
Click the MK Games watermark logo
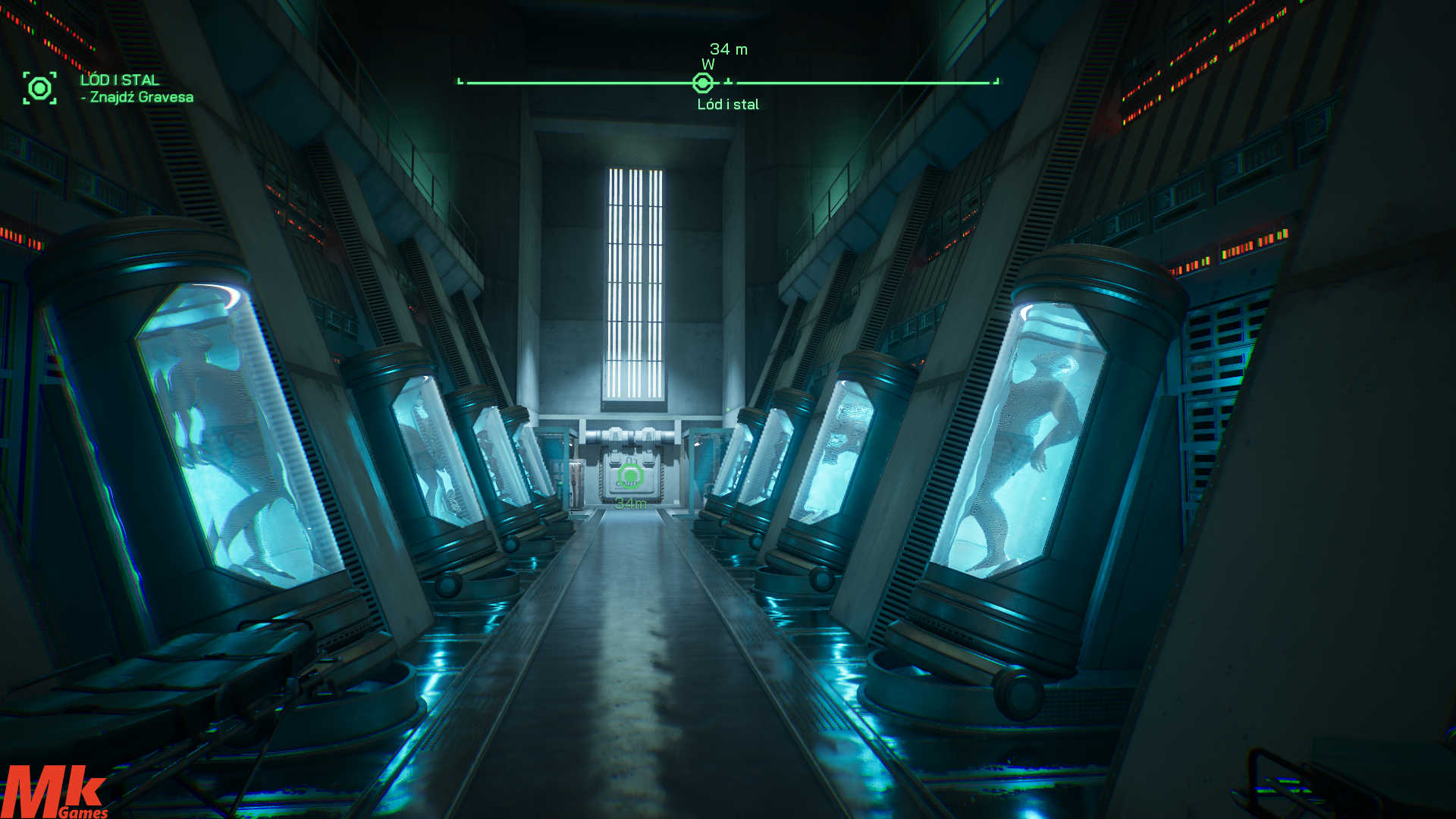point(55,792)
